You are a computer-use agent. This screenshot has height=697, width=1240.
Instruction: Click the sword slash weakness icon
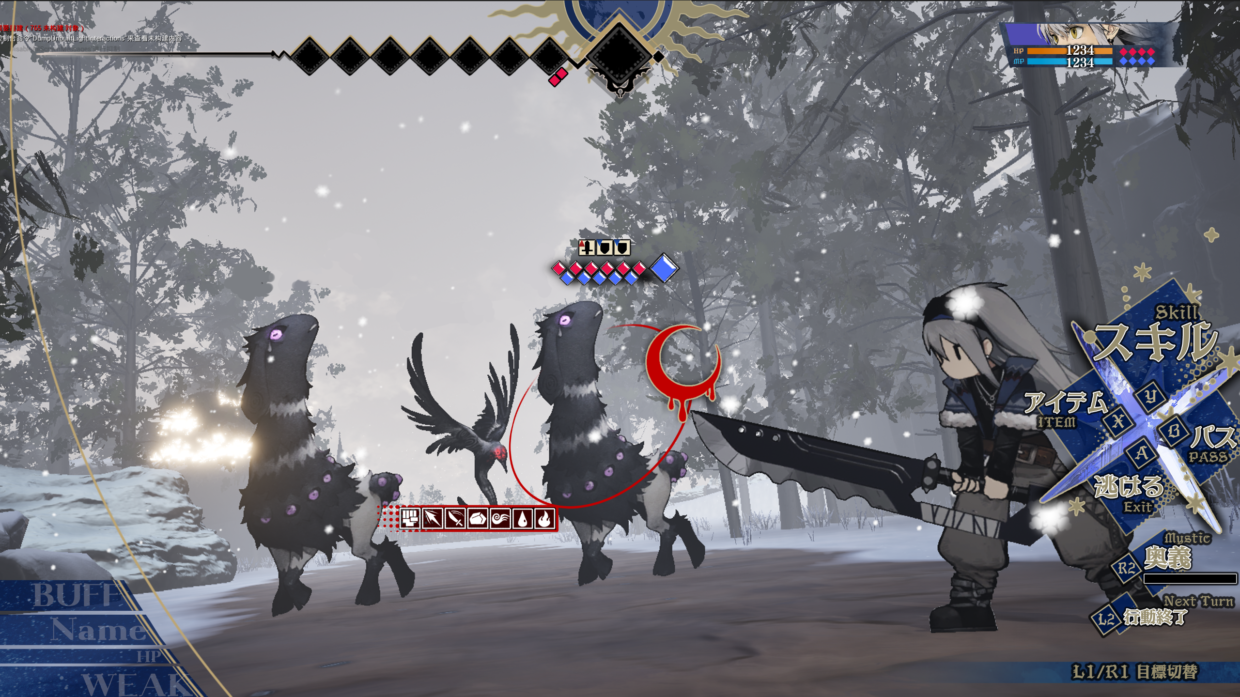tap(455, 518)
